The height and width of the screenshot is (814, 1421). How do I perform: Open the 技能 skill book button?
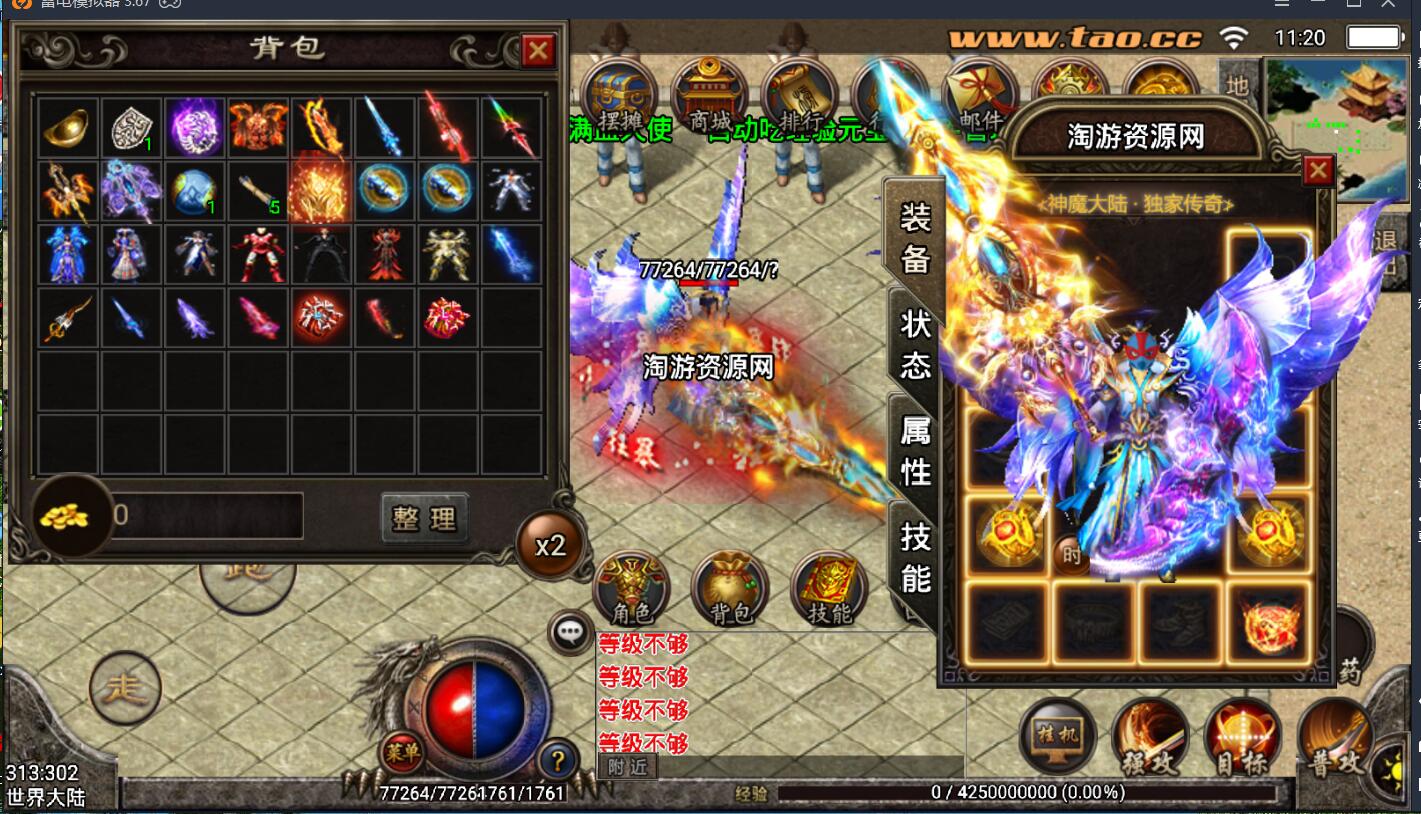tap(829, 588)
